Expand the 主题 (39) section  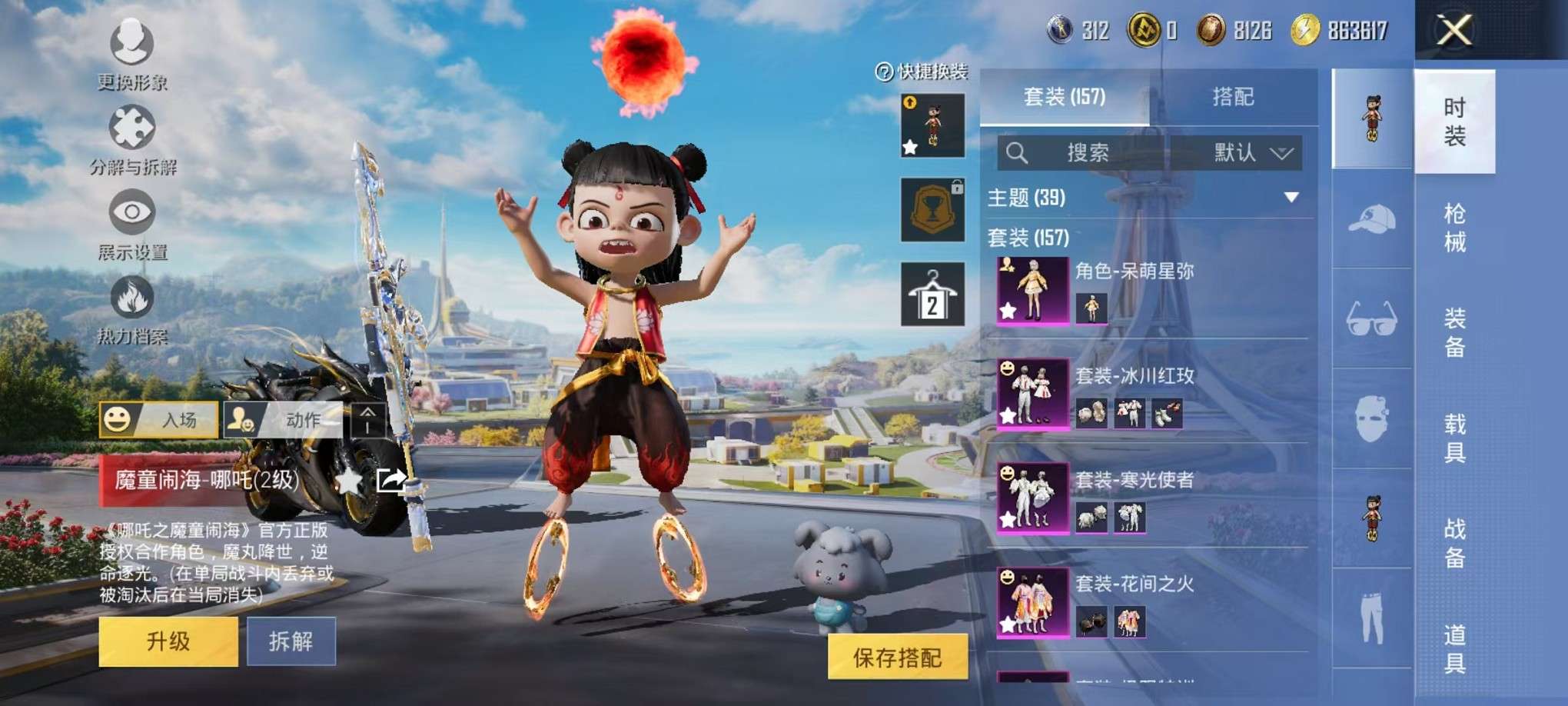(x=1291, y=198)
